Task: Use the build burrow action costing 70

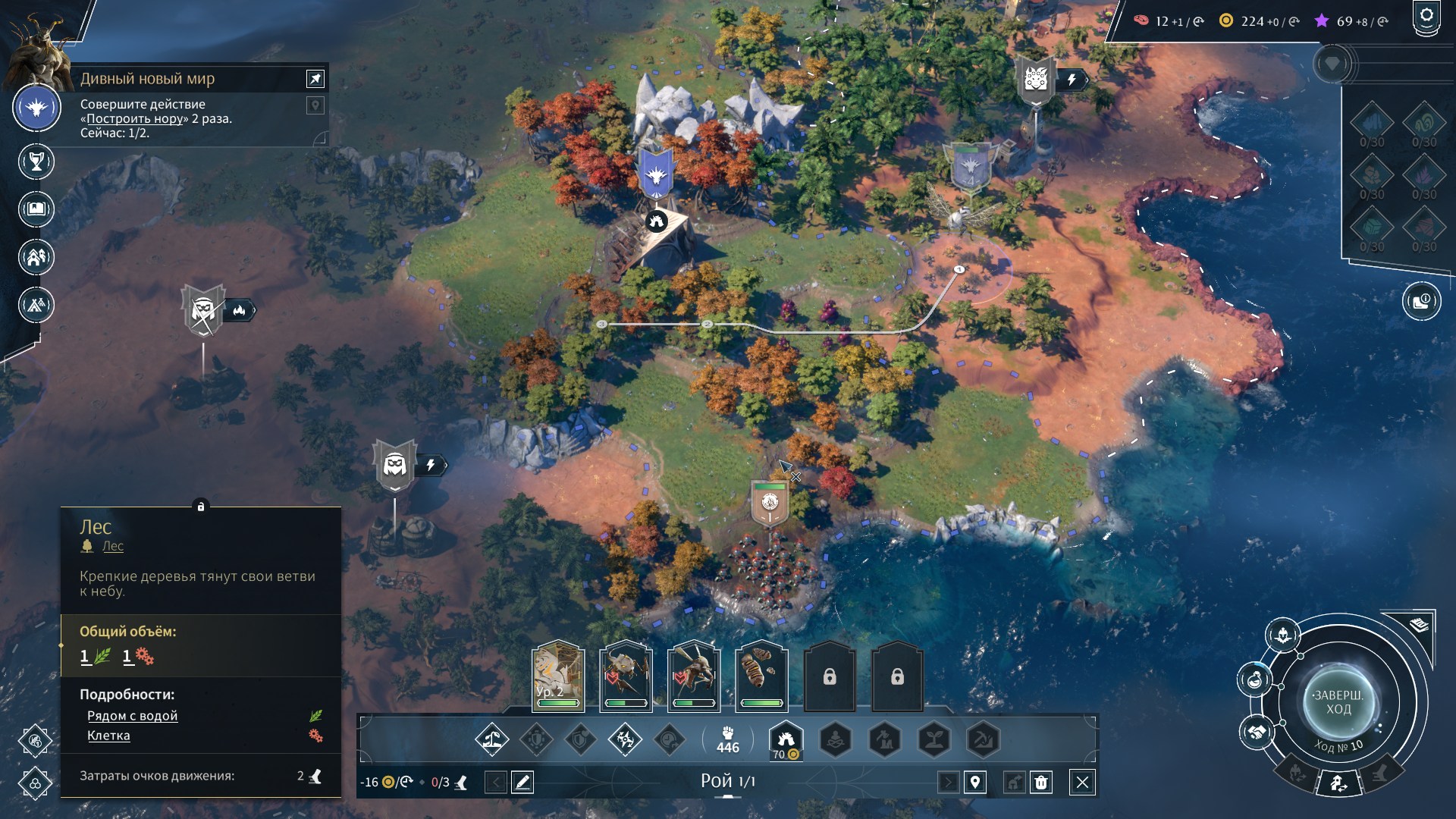Action: (786, 739)
